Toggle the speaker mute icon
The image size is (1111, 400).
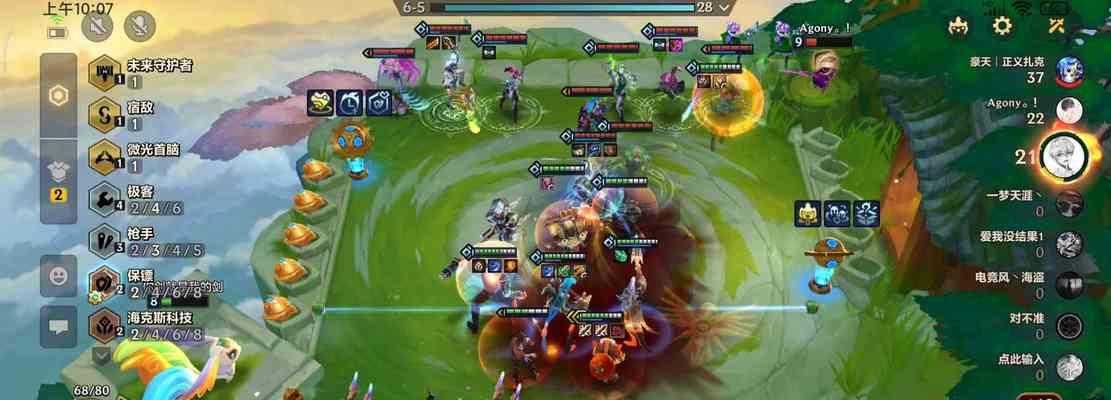[x=99, y=27]
